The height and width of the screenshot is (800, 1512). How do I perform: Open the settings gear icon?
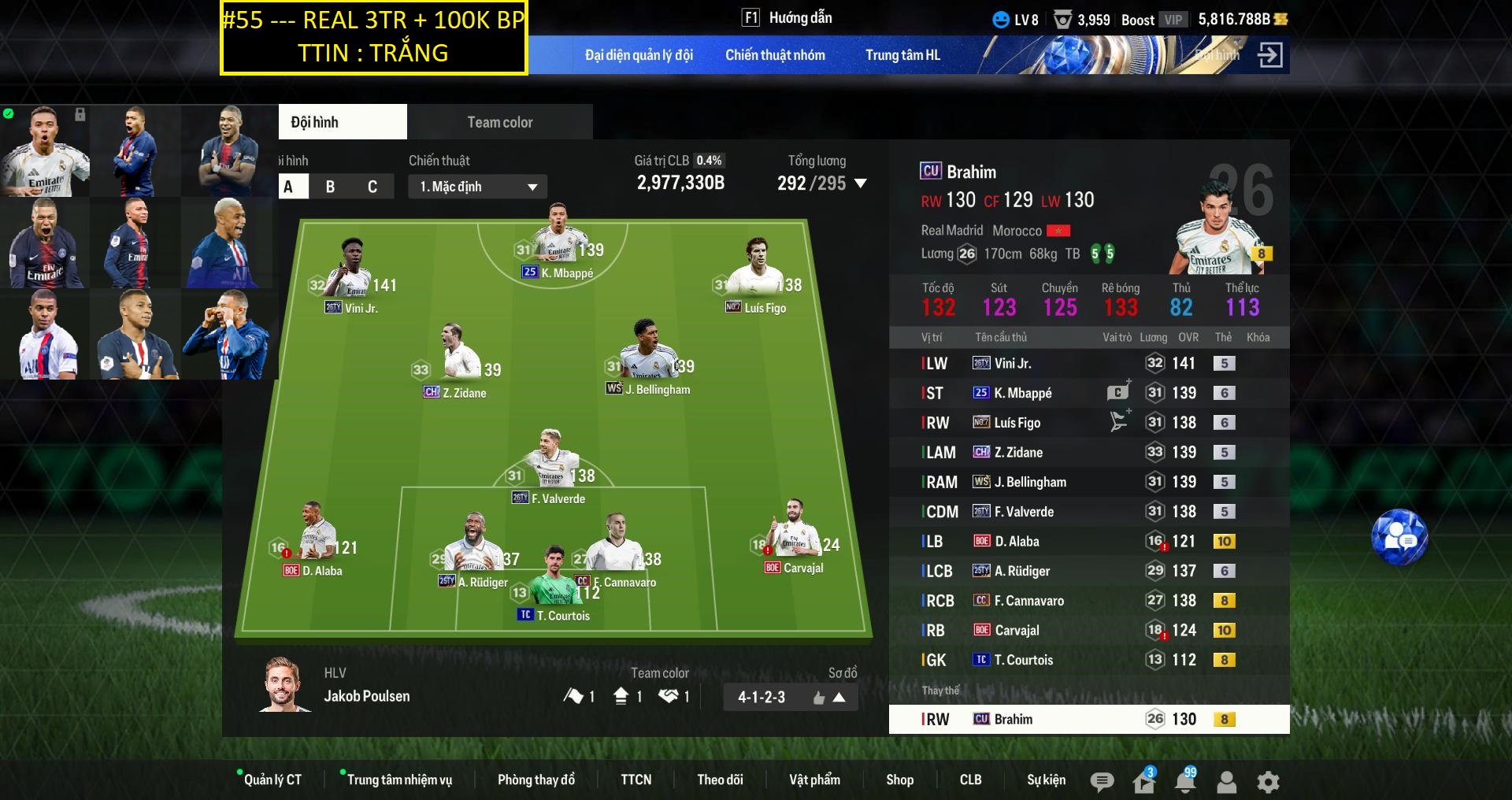click(1267, 780)
